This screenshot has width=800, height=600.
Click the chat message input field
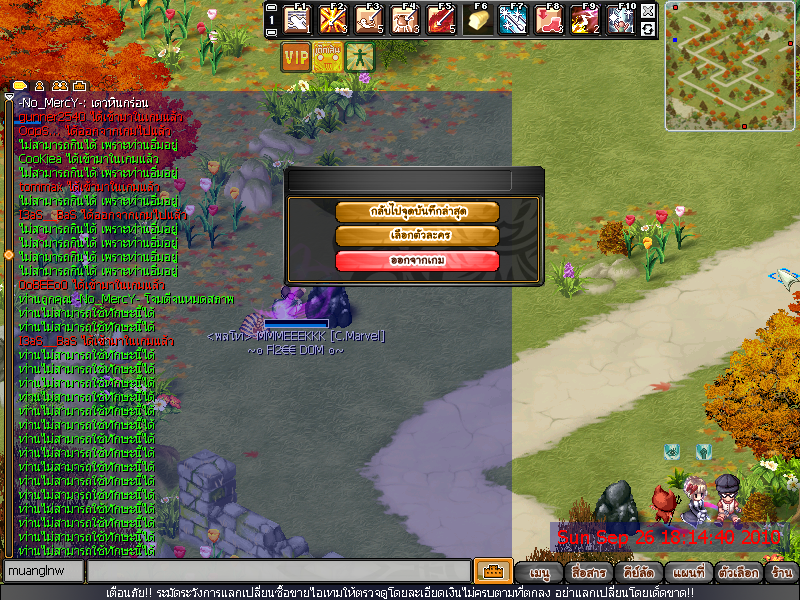click(278, 572)
